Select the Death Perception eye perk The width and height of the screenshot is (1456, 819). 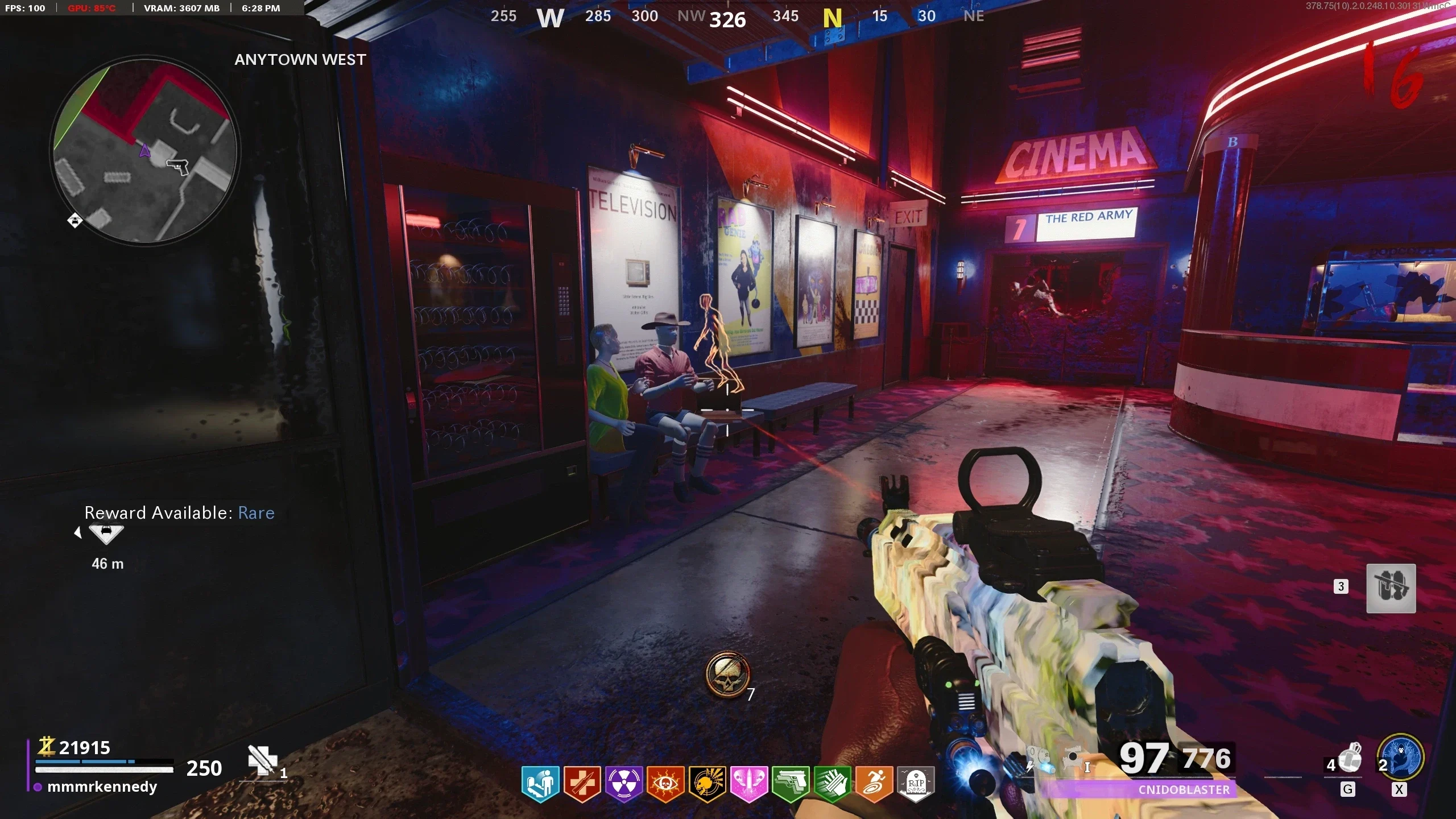pyautogui.click(x=665, y=784)
